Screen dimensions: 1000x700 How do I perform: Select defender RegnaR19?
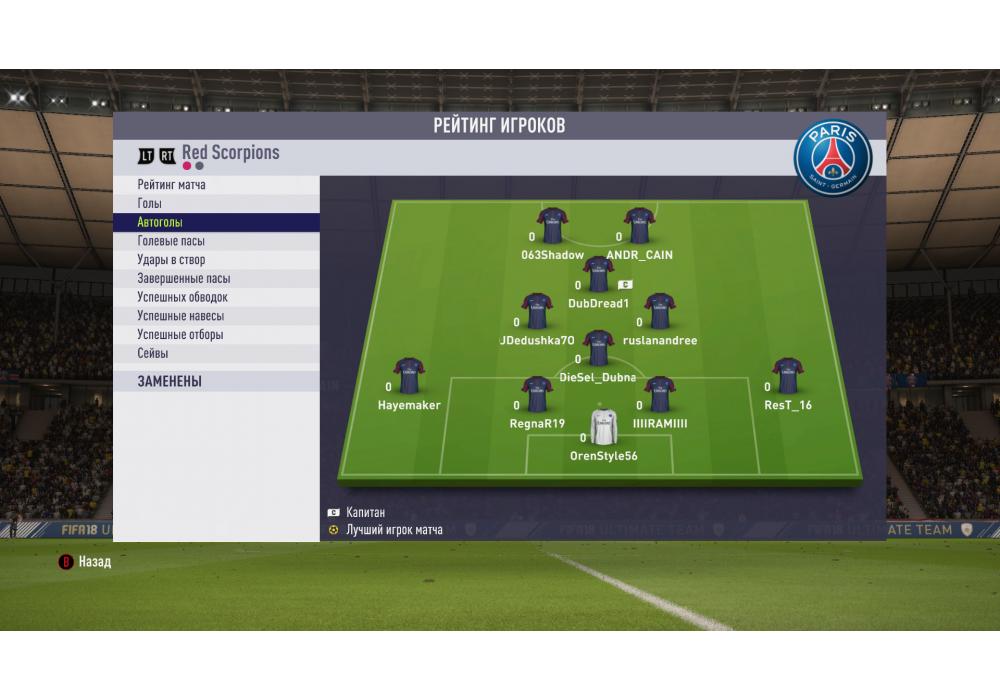click(537, 394)
